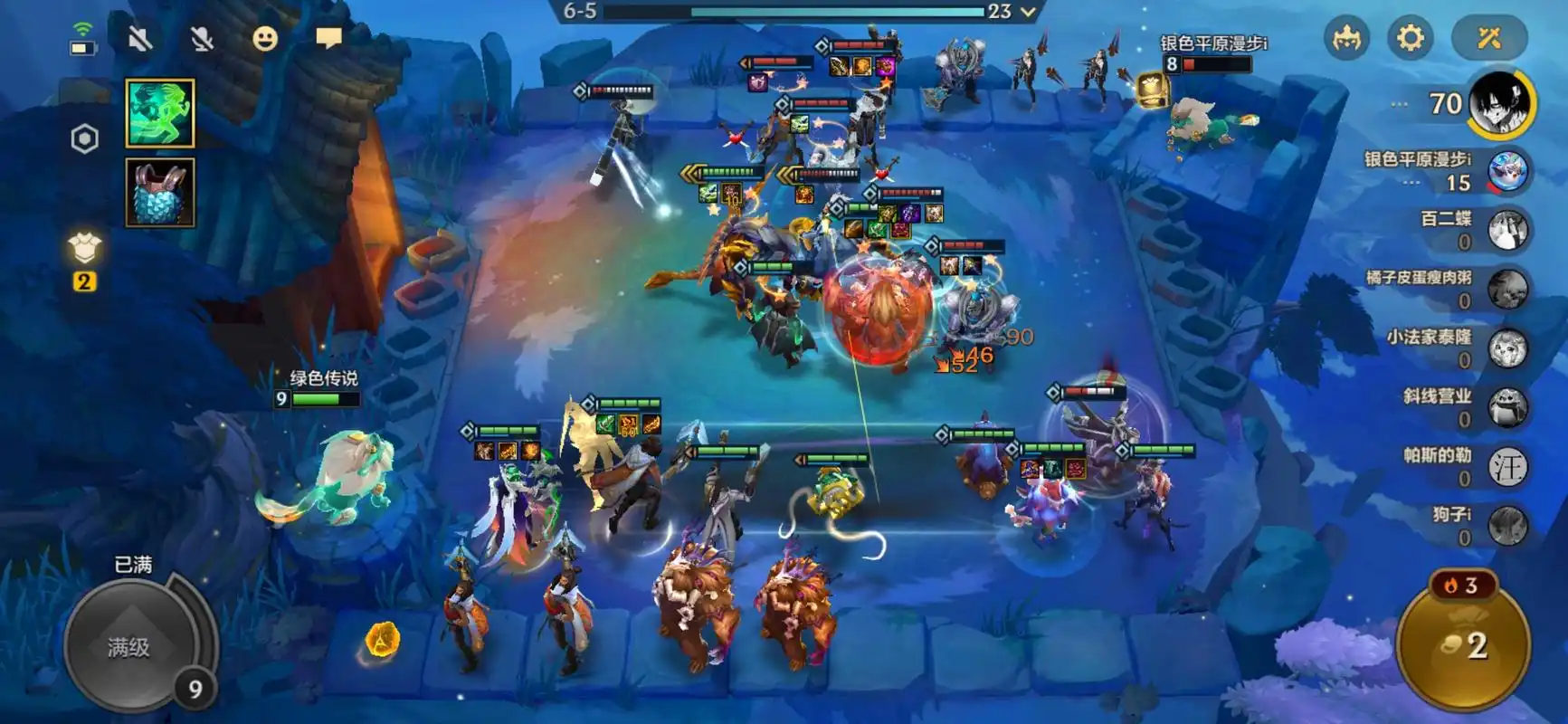Select the blue scaled armor augment
This screenshot has width=1568, height=724.
point(160,192)
